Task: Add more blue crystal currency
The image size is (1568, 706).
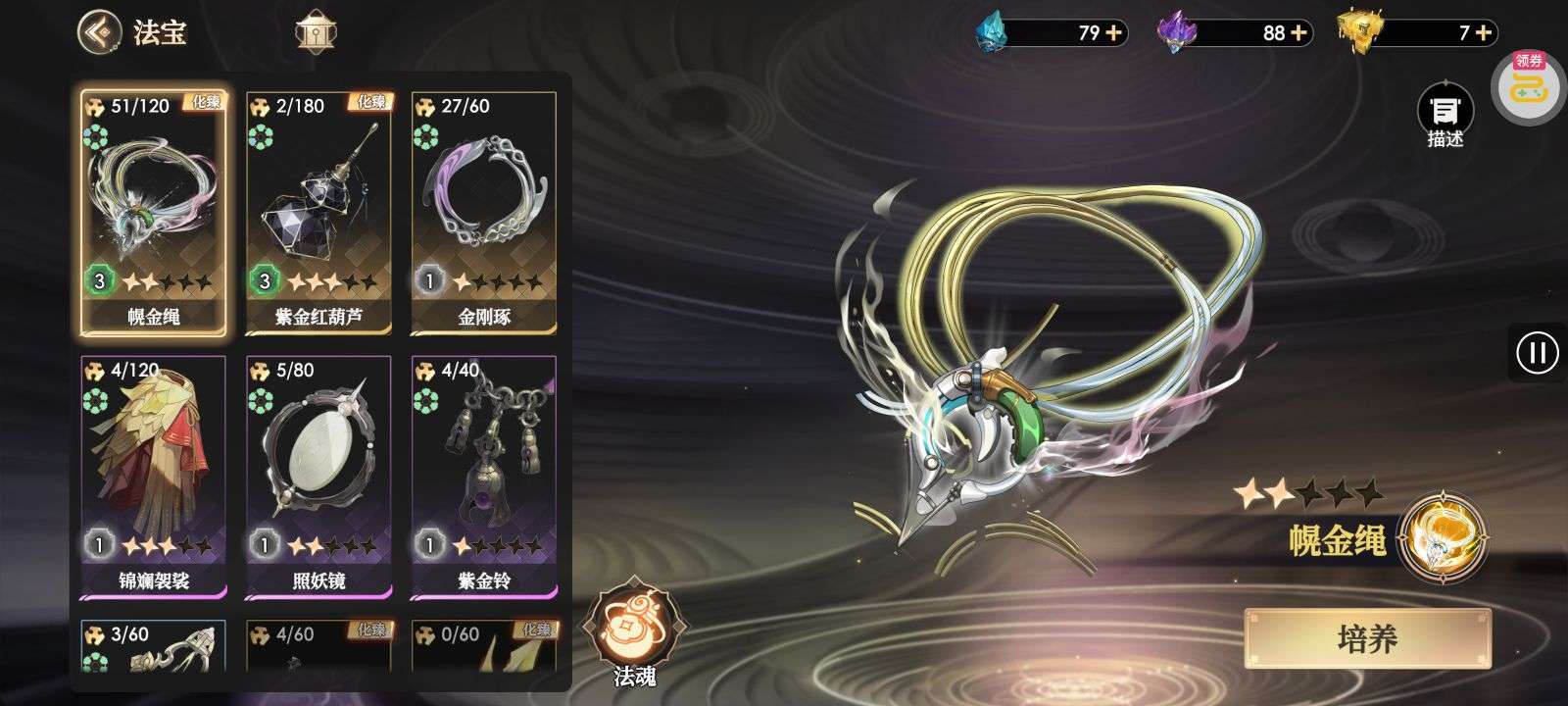Action: point(1114,33)
